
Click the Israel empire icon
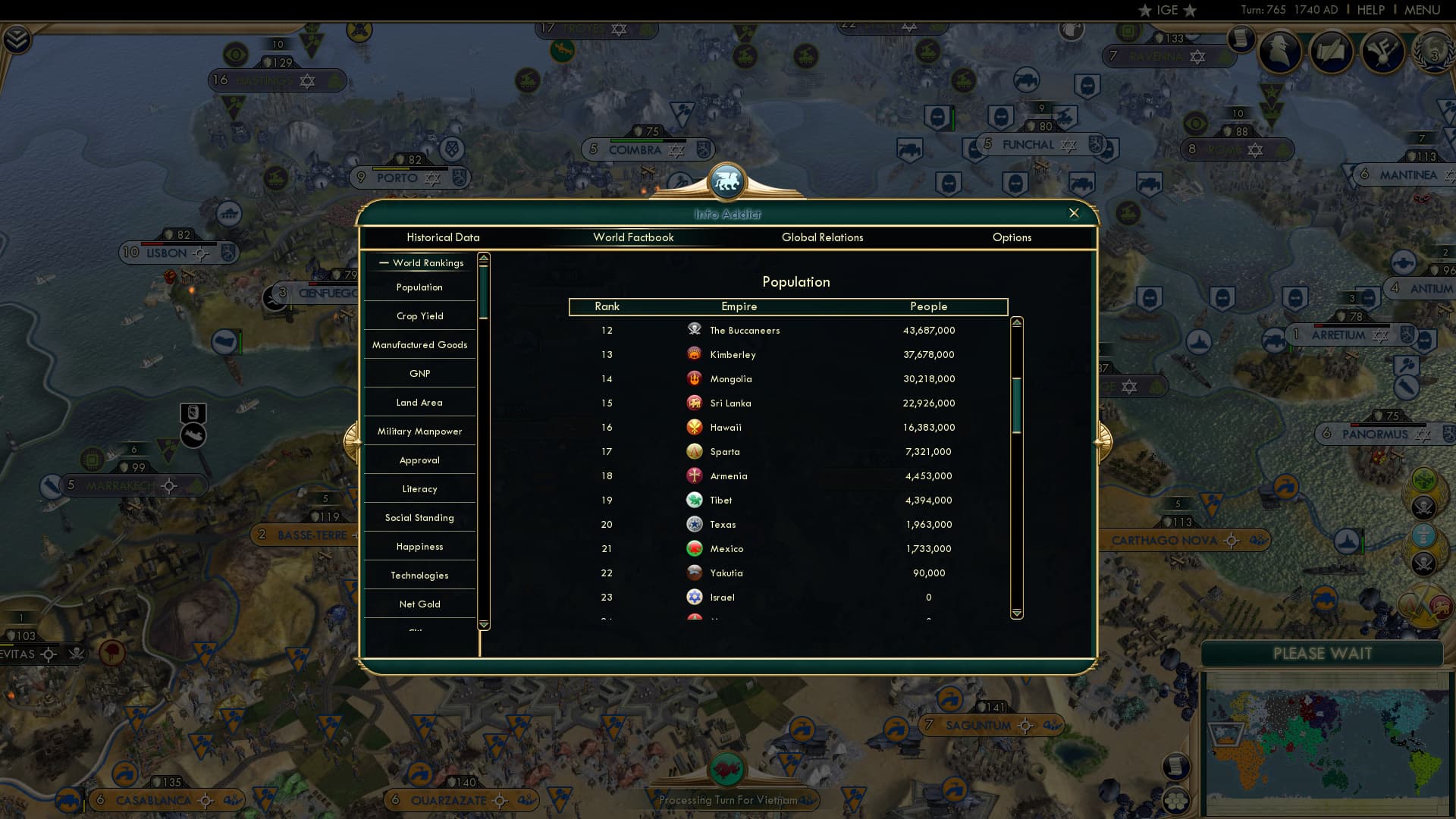694,597
